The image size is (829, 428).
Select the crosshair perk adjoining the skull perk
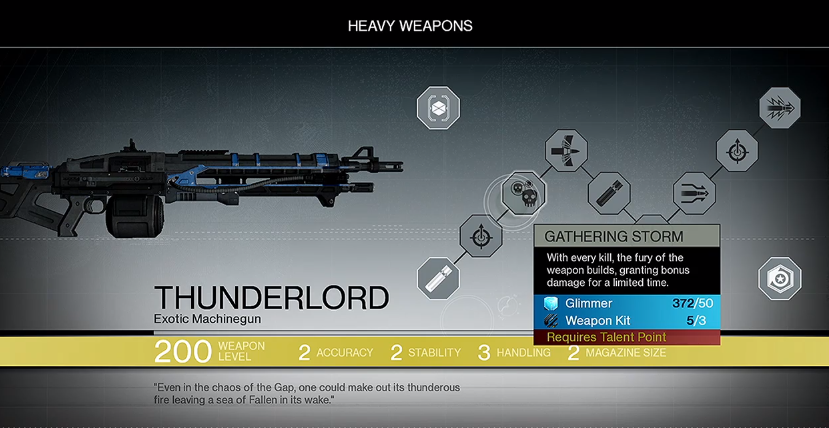(x=481, y=237)
